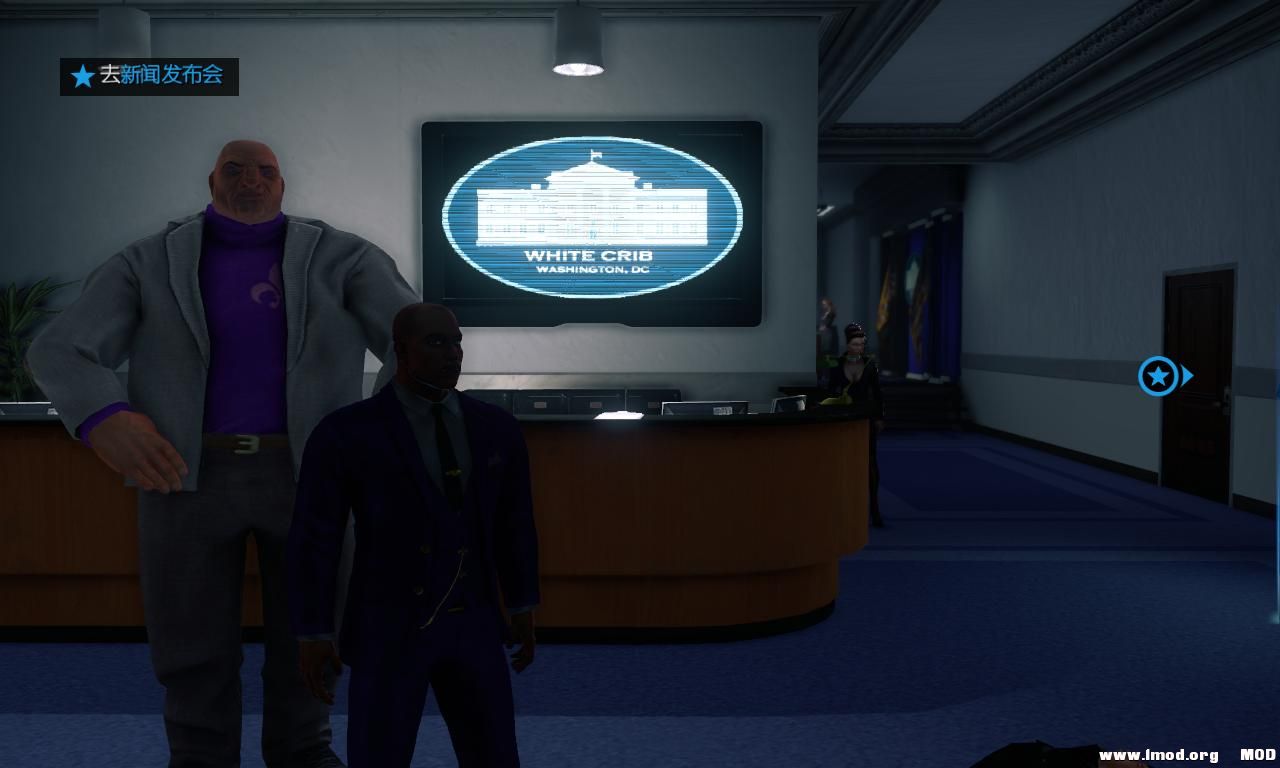Viewport: 1280px width, 768px height.
Task: Click the WHITE CRIB title text
Action: click(x=590, y=254)
